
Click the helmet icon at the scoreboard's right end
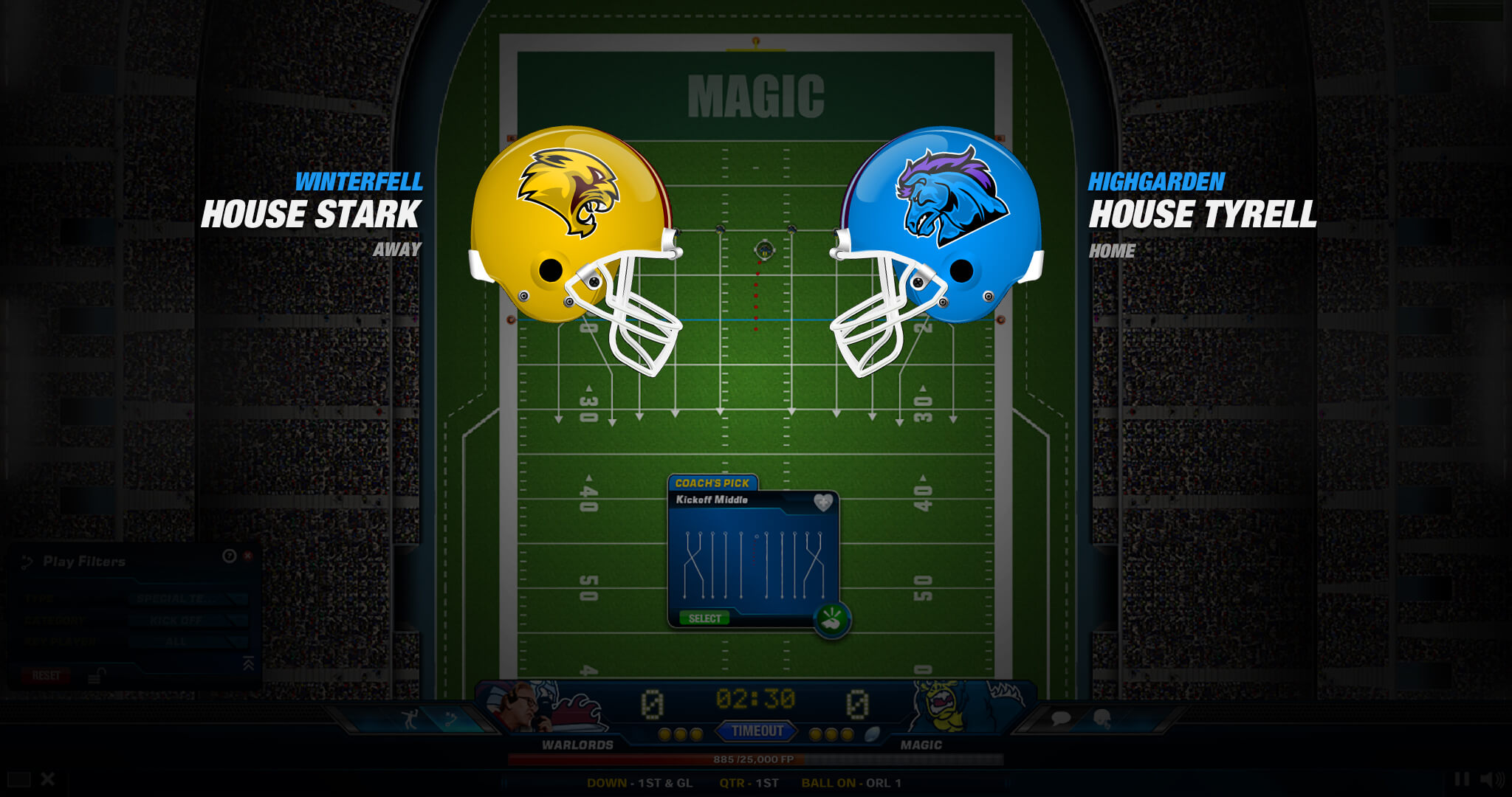(x=1102, y=719)
